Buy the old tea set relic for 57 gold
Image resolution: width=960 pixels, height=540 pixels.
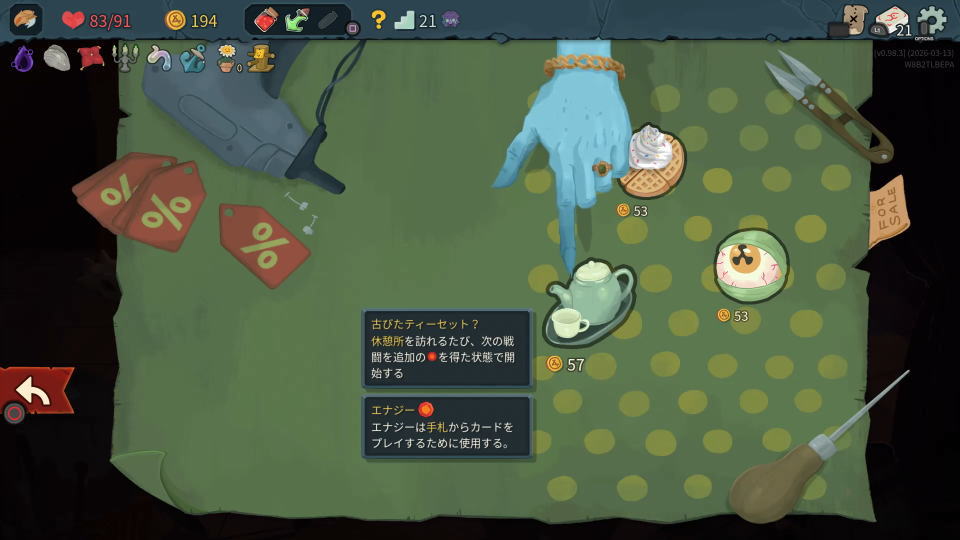pos(590,300)
